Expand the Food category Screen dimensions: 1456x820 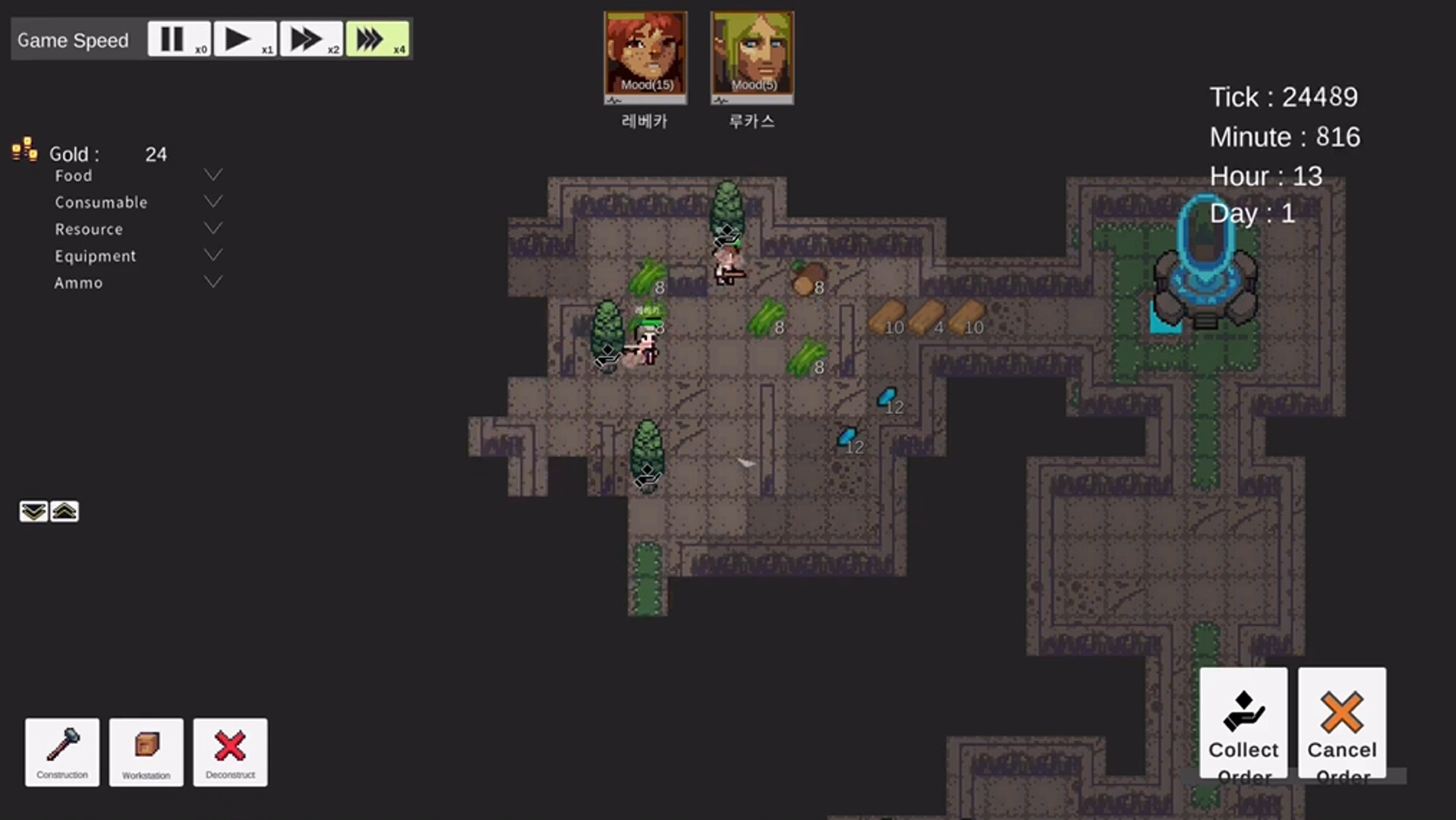(213, 175)
